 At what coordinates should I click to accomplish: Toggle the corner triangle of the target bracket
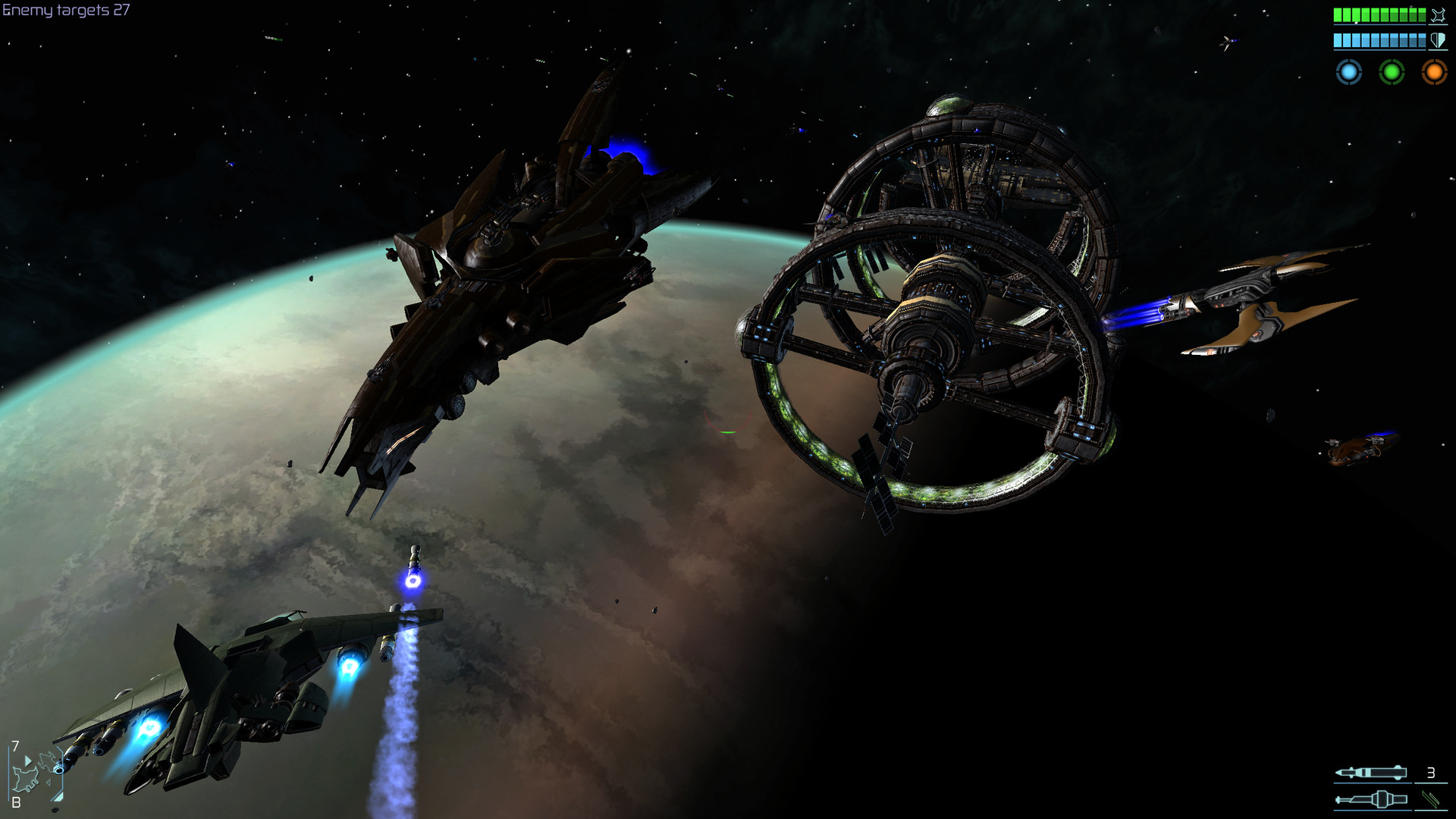point(59,796)
